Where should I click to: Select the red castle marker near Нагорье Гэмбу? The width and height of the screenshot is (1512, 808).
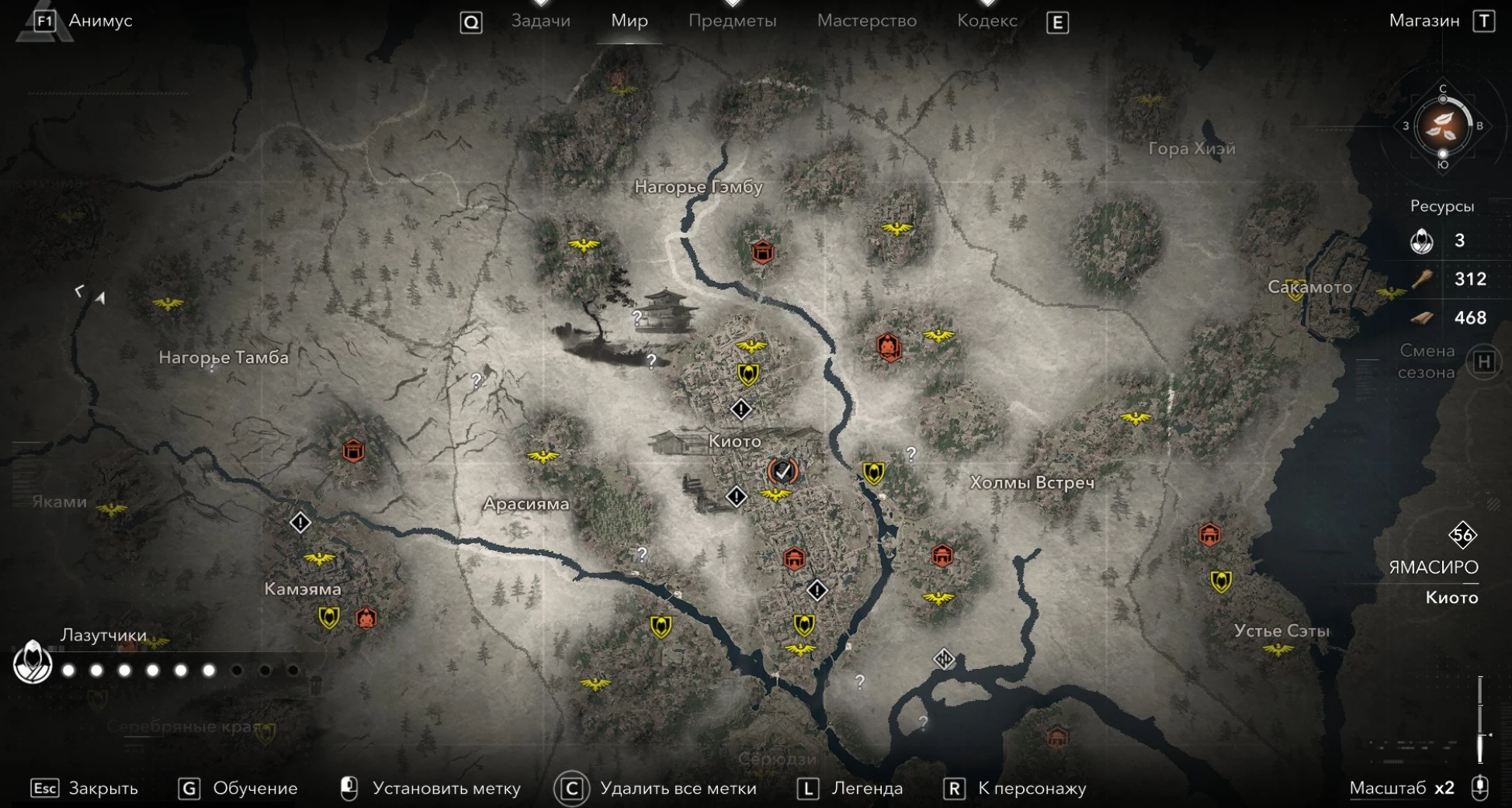click(762, 251)
